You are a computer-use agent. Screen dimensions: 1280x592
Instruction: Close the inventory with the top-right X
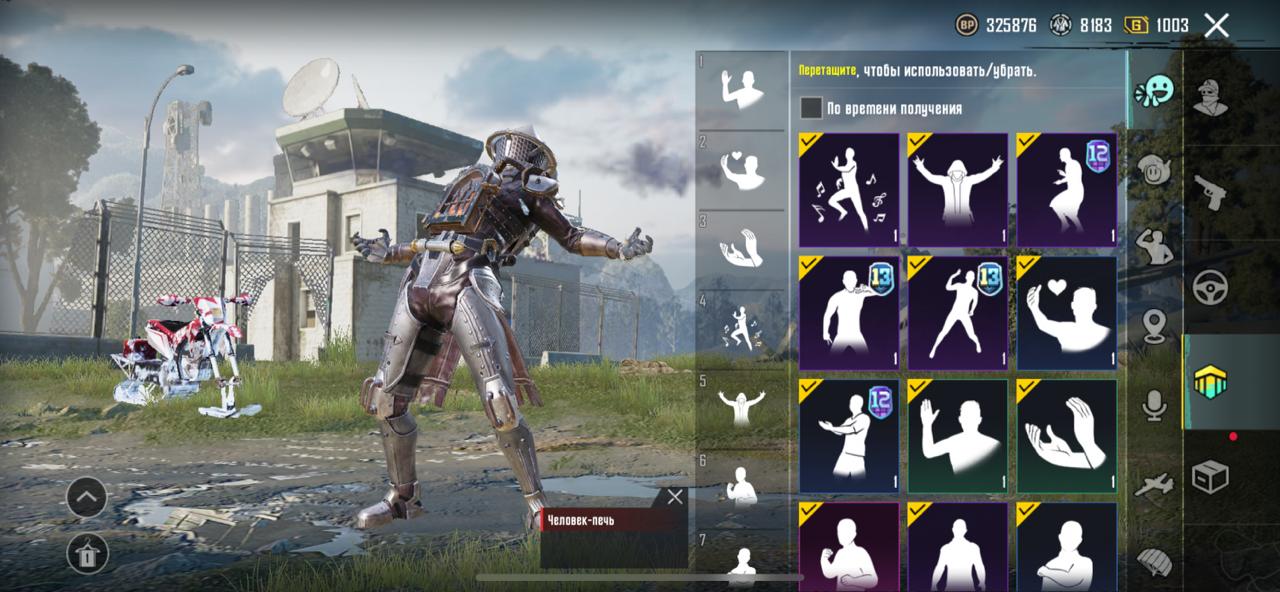(1216, 26)
